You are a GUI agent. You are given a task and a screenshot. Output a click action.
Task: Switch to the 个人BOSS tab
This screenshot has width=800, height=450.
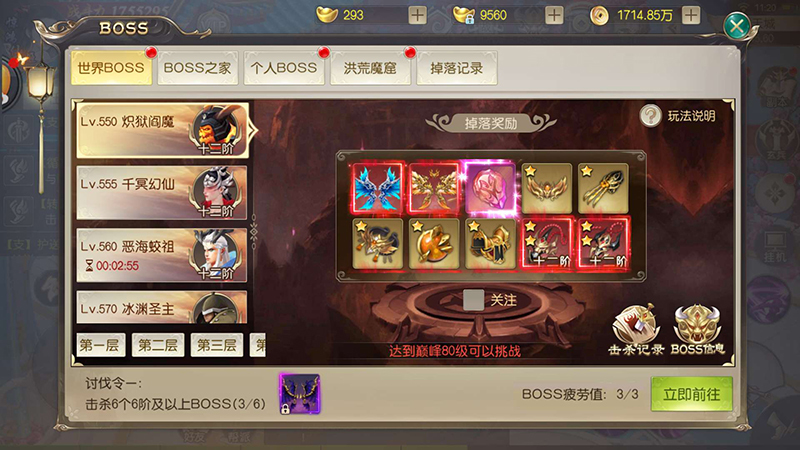point(283,68)
